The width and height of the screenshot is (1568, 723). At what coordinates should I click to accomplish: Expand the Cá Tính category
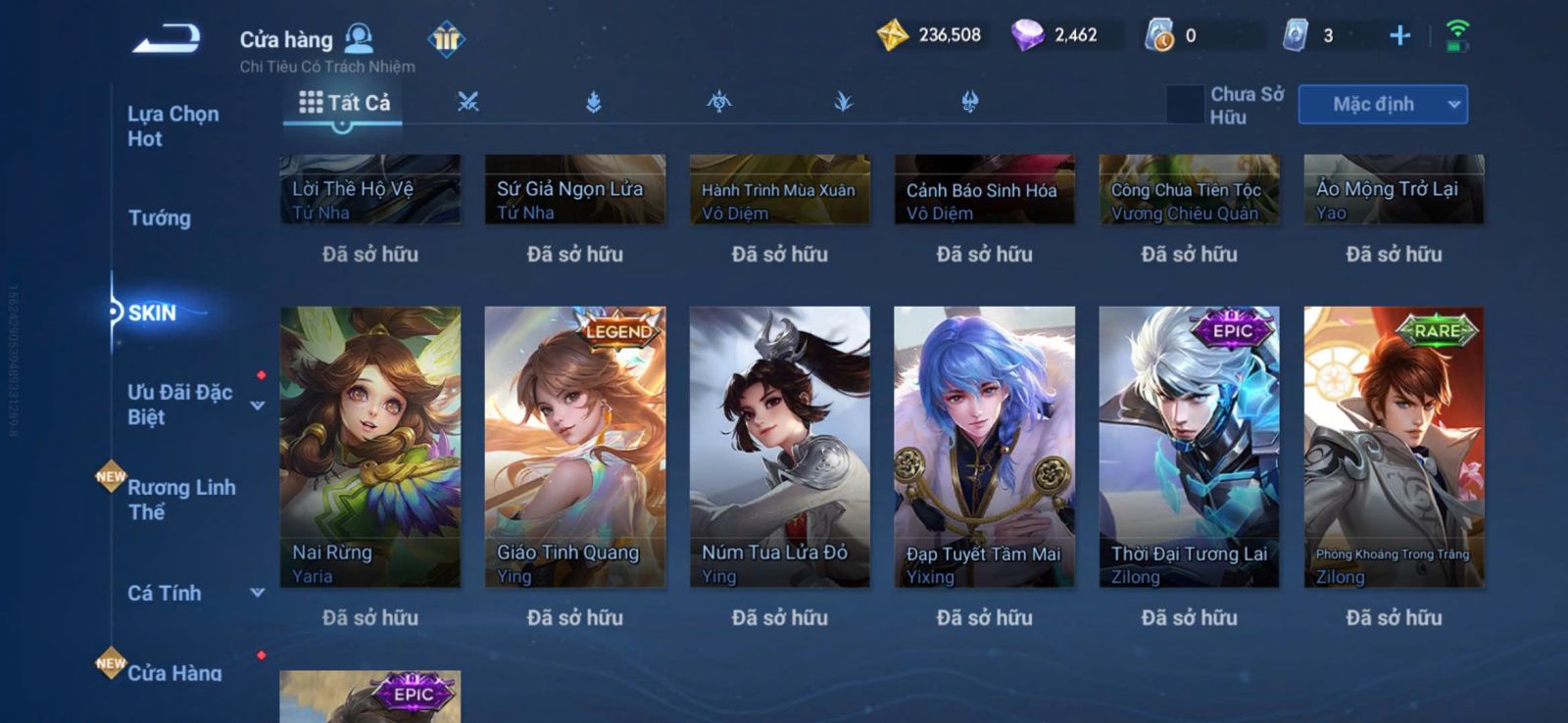click(257, 593)
